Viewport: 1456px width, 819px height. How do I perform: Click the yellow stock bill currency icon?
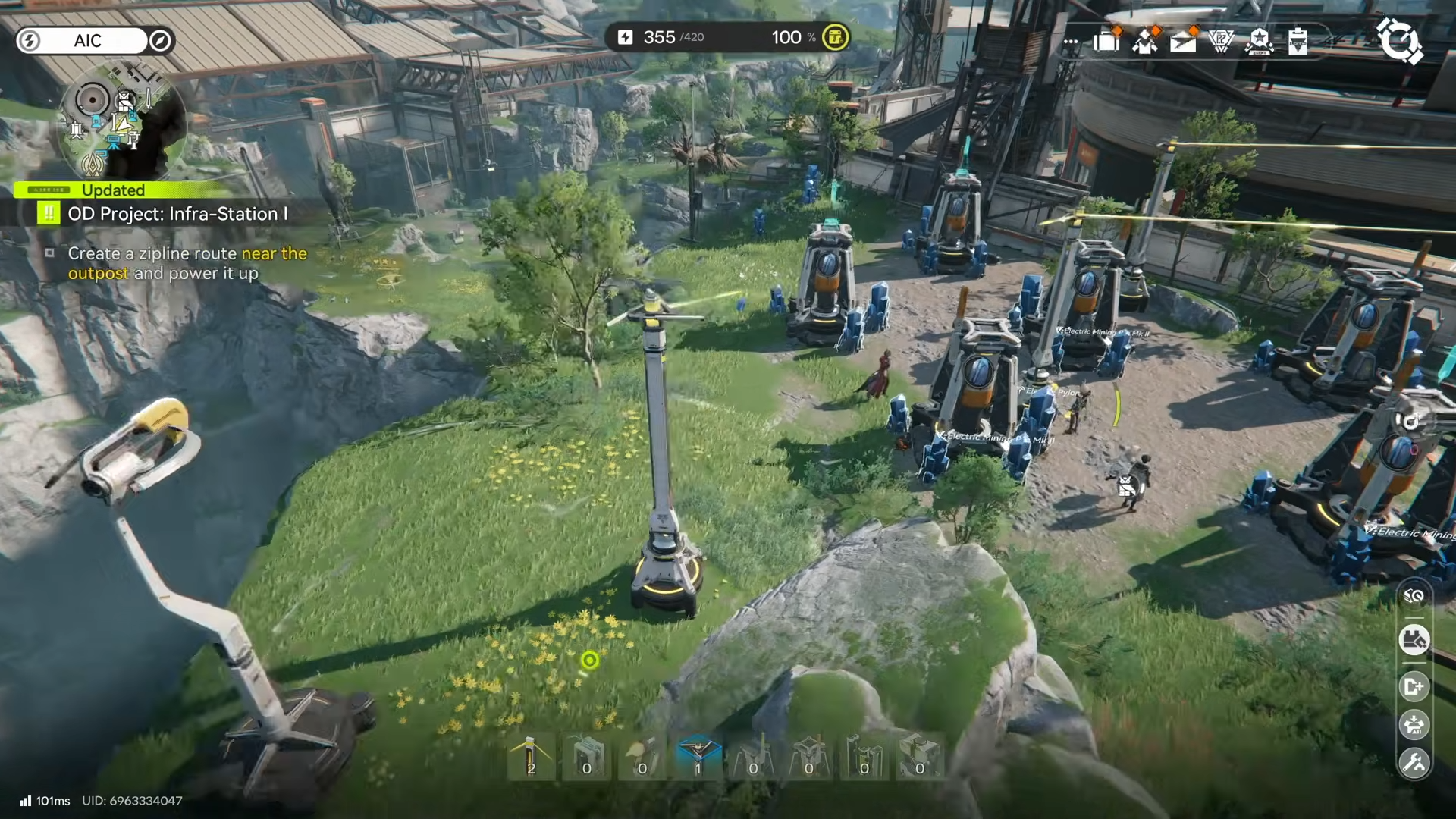(835, 37)
